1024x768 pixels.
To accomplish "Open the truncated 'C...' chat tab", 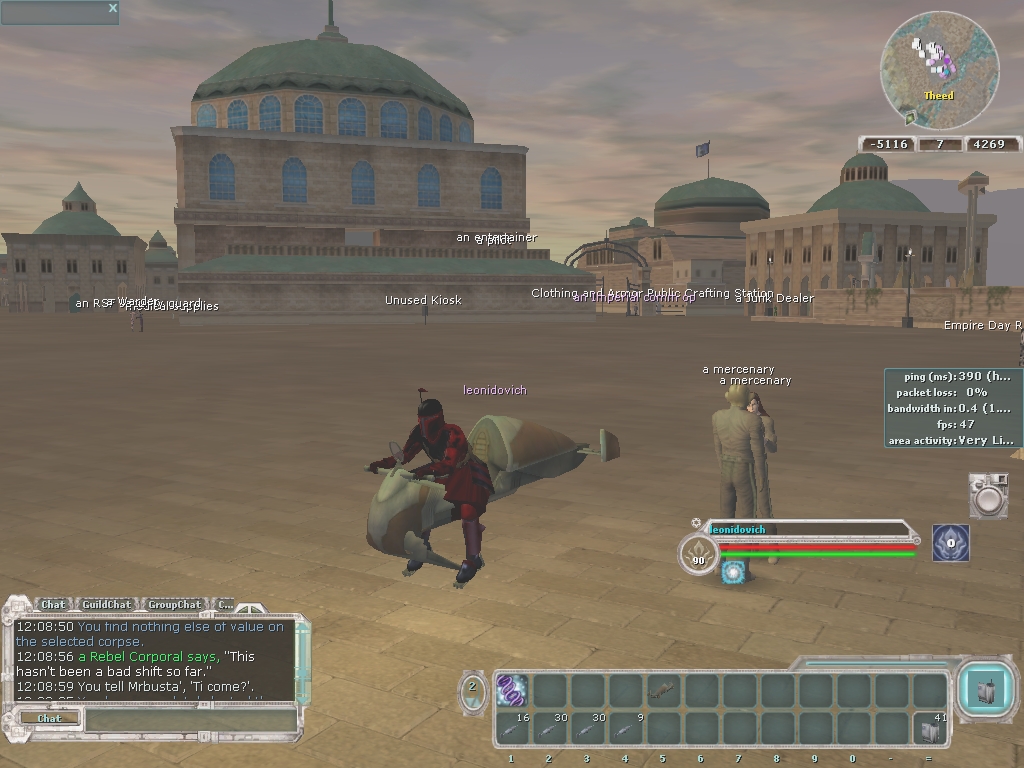I will (x=225, y=604).
